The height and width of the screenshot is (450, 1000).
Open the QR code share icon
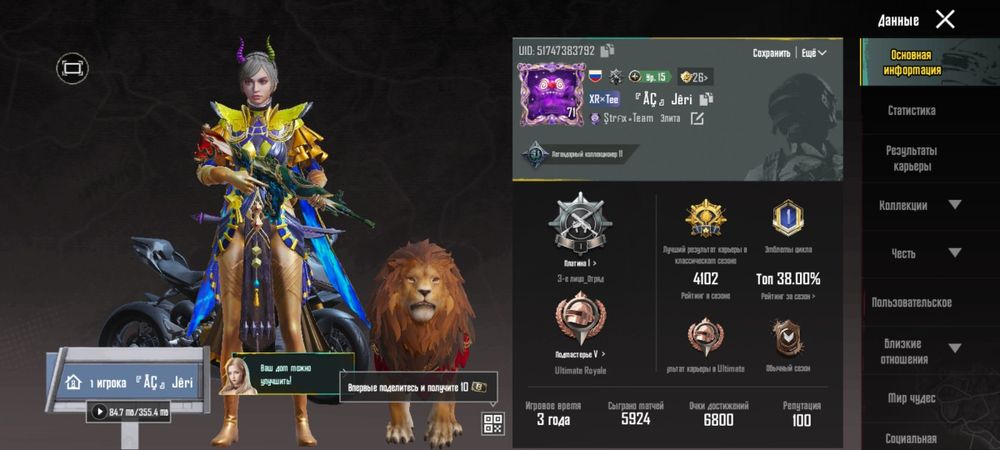[x=491, y=423]
